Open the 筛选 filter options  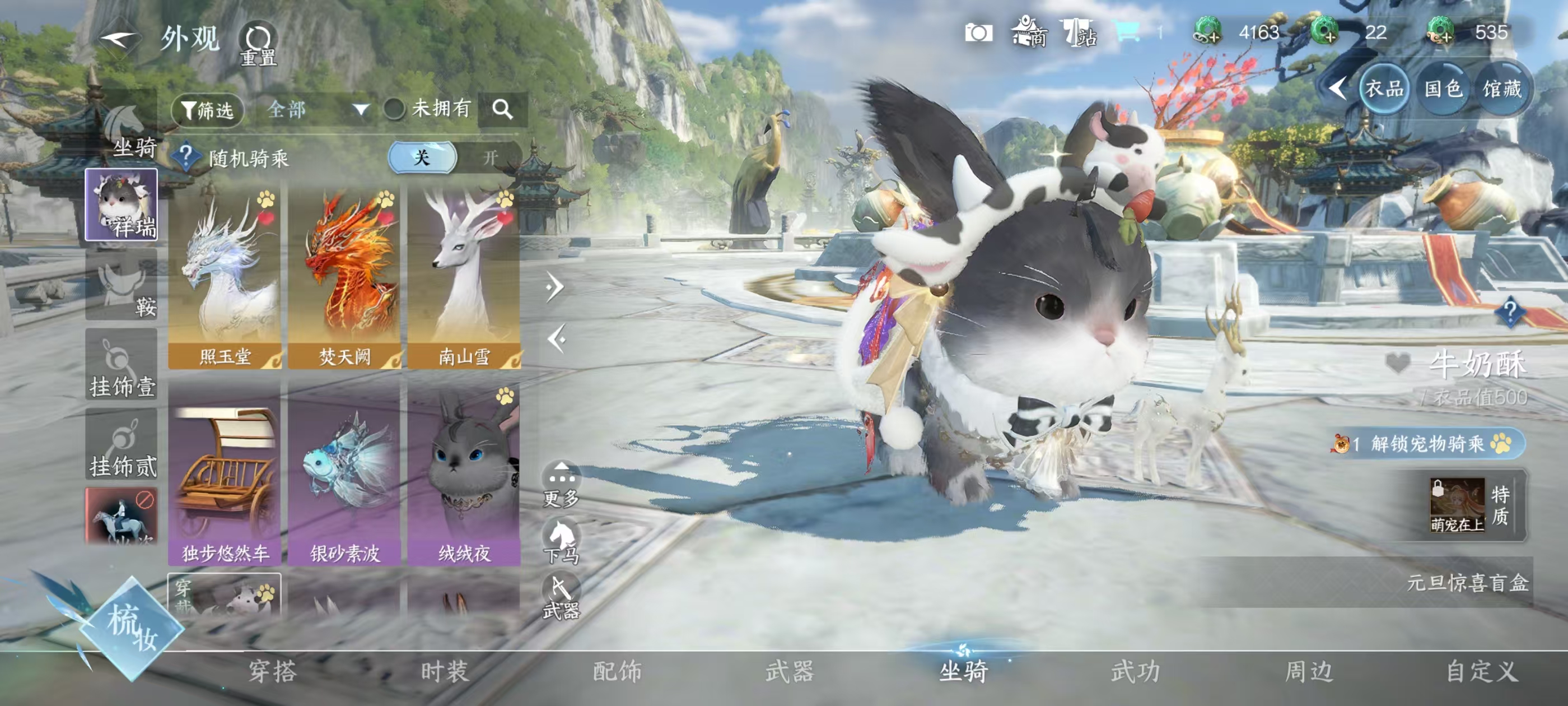(208, 110)
